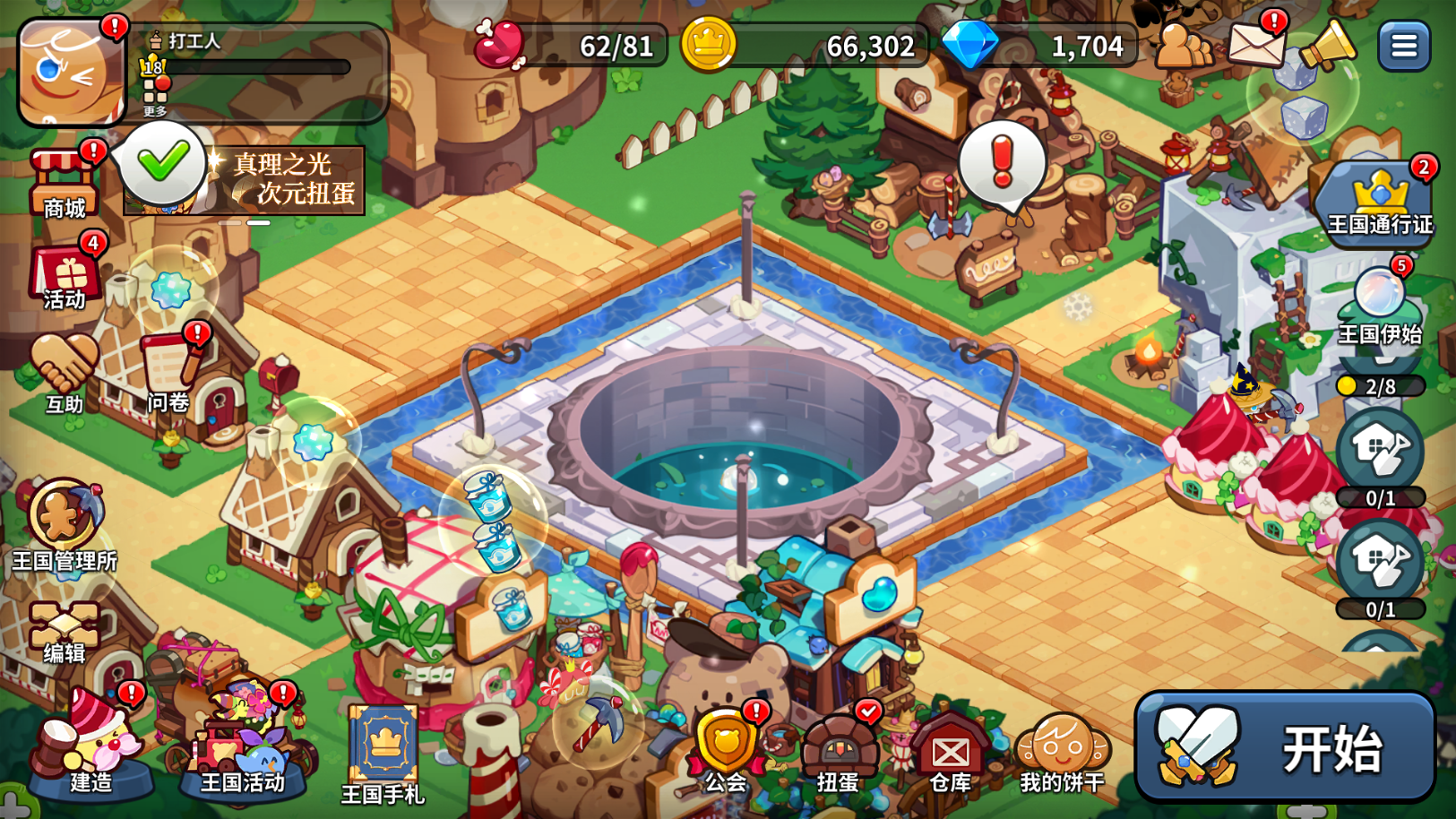Open the 扭蛋 gacha menu
This screenshot has height=819, width=1456.
click(839, 751)
